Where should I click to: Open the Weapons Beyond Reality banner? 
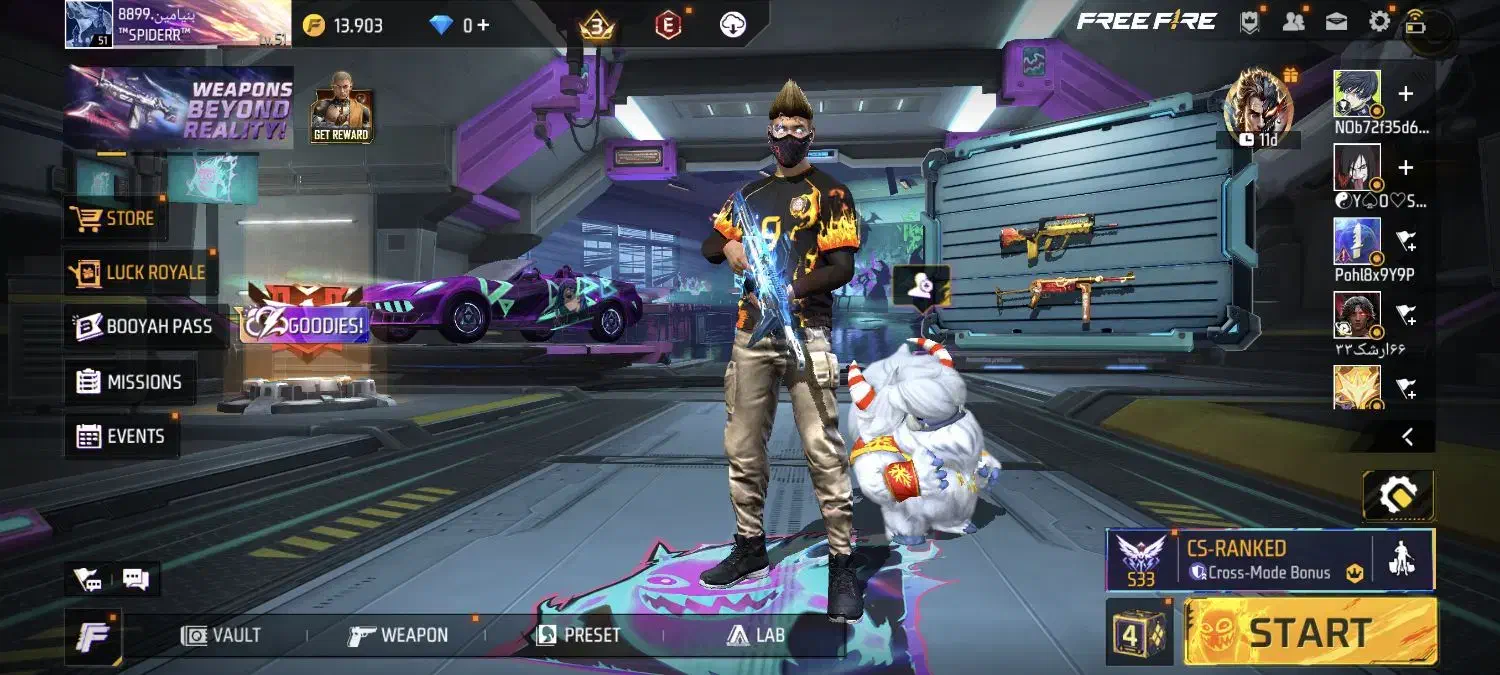pyautogui.click(x=179, y=108)
